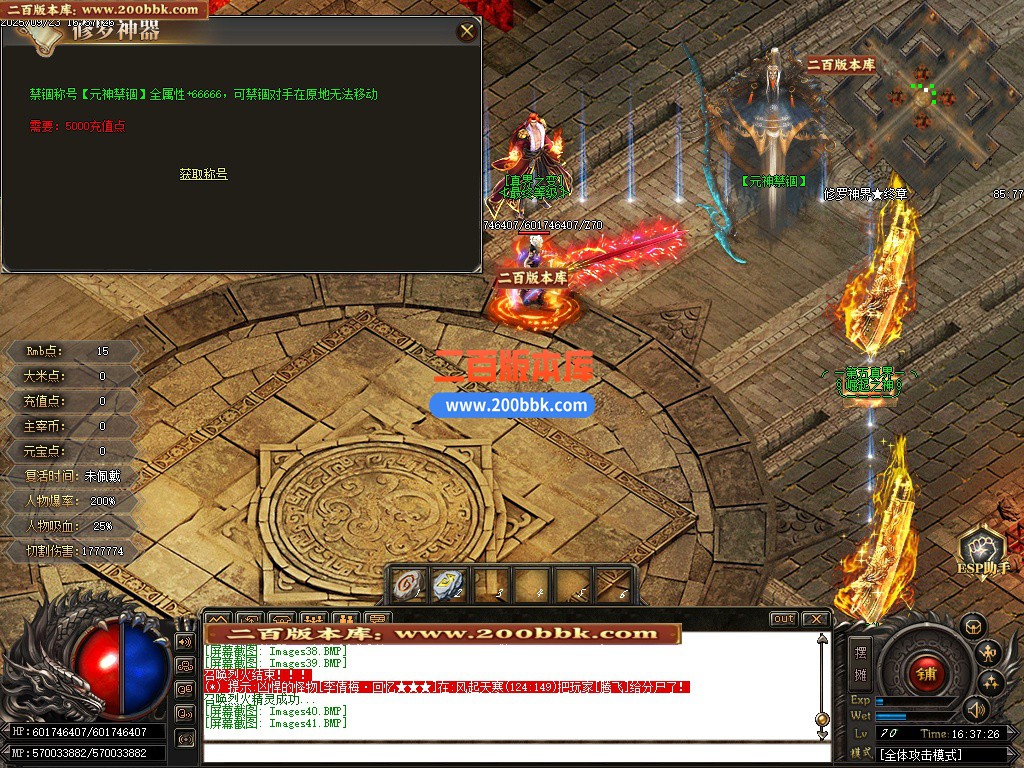Open the bag chest icon
The image size is (1024, 768).
tap(973, 626)
